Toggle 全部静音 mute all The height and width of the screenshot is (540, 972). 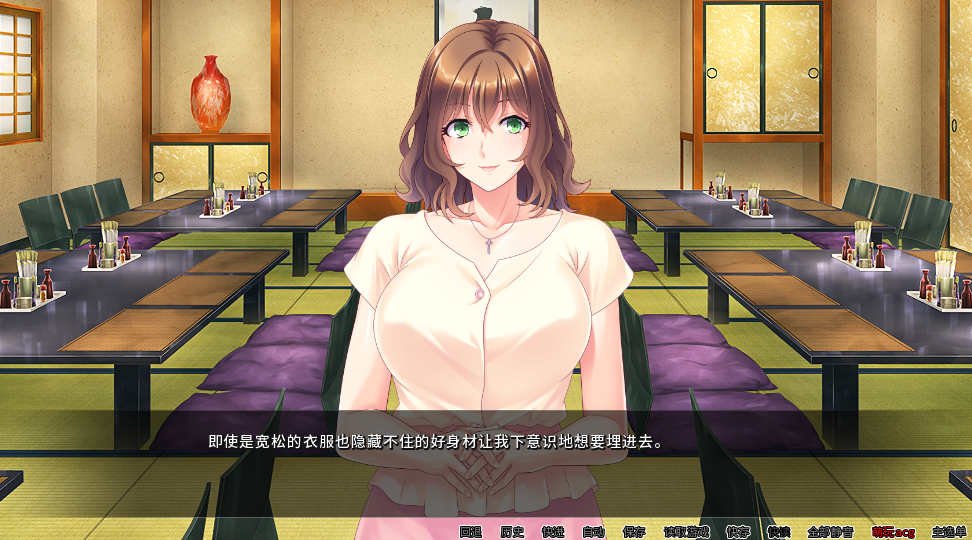830,532
